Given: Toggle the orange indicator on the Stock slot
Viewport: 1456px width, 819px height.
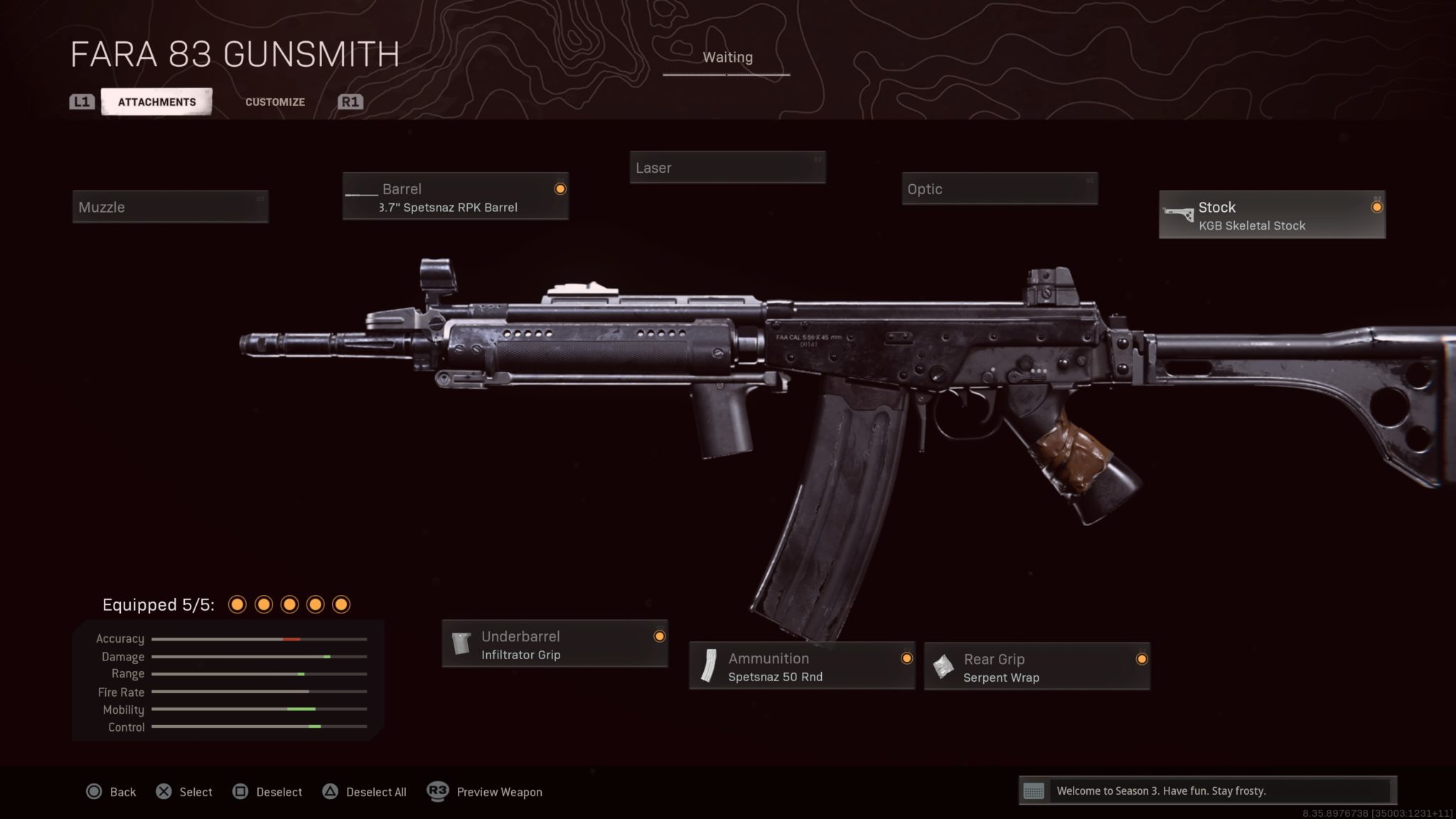Looking at the screenshot, I should click(1377, 206).
